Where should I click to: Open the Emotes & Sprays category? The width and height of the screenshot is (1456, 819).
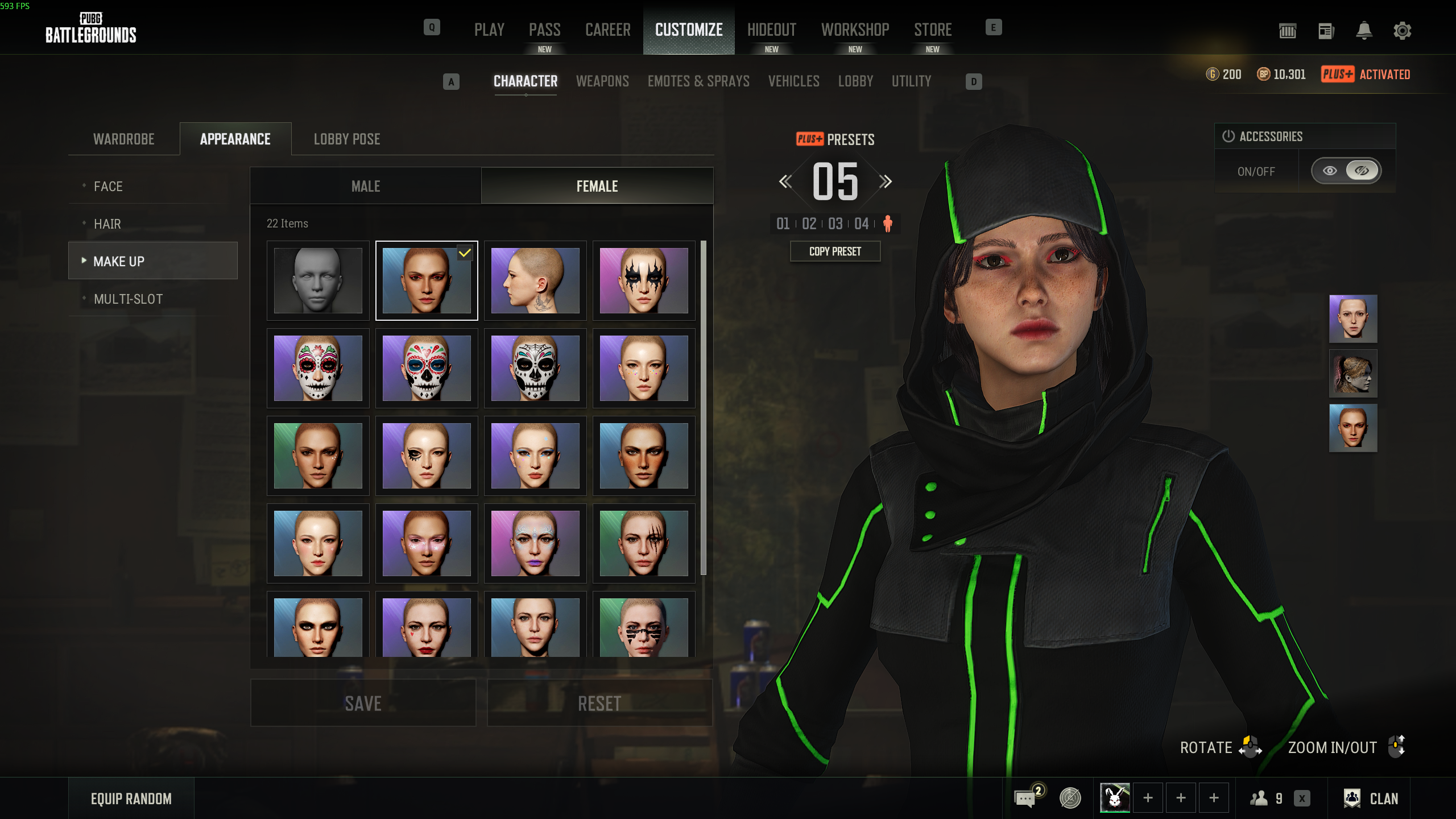pos(698,81)
